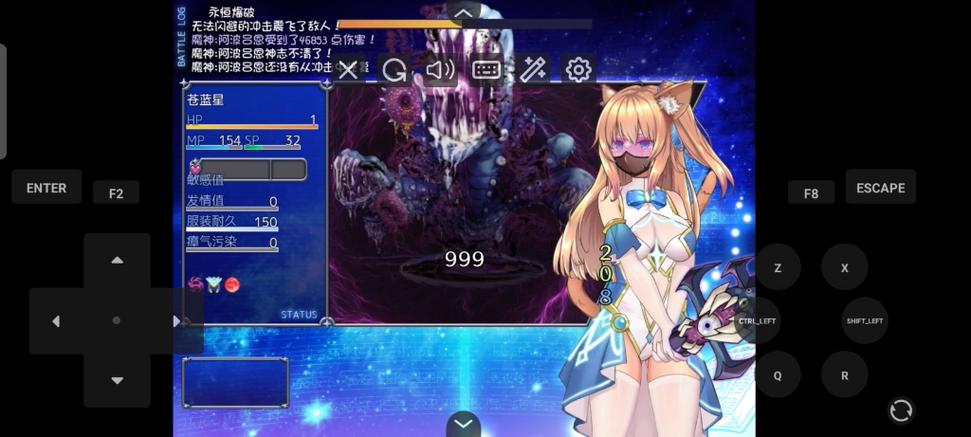Screen dimensions: 971x437
Task: Open the on-screen keyboard icon
Action: (x=486, y=70)
